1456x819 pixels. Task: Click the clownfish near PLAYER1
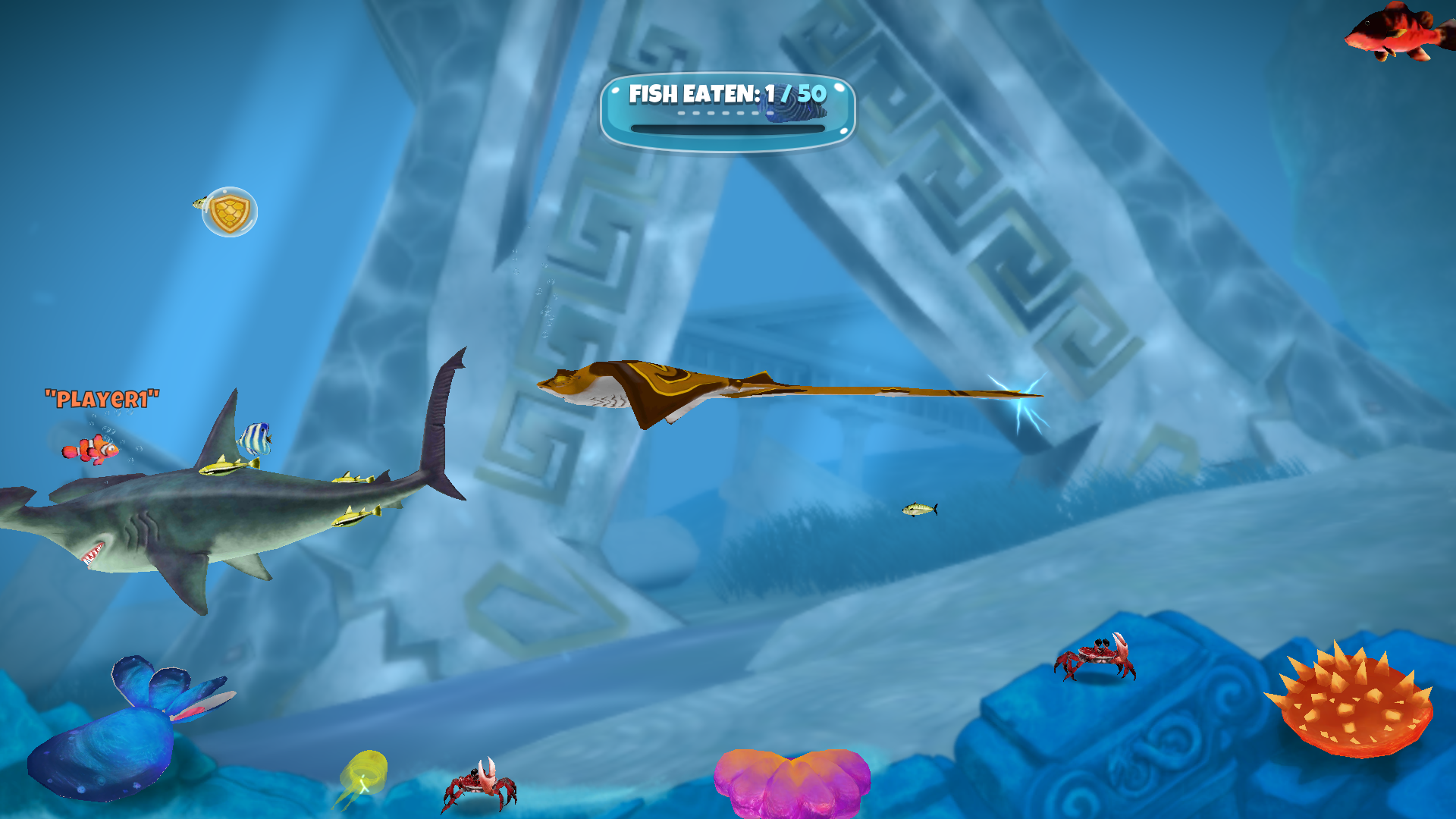[x=91, y=450]
